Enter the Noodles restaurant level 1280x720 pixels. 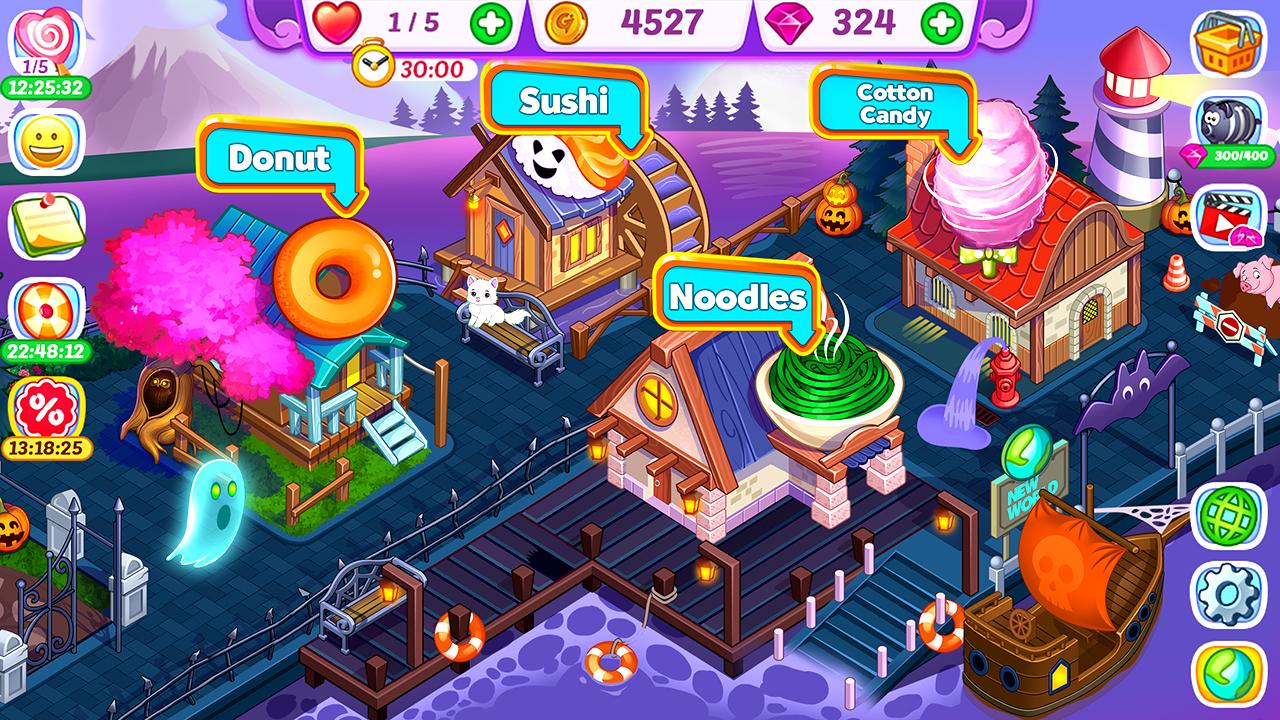[x=737, y=297]
